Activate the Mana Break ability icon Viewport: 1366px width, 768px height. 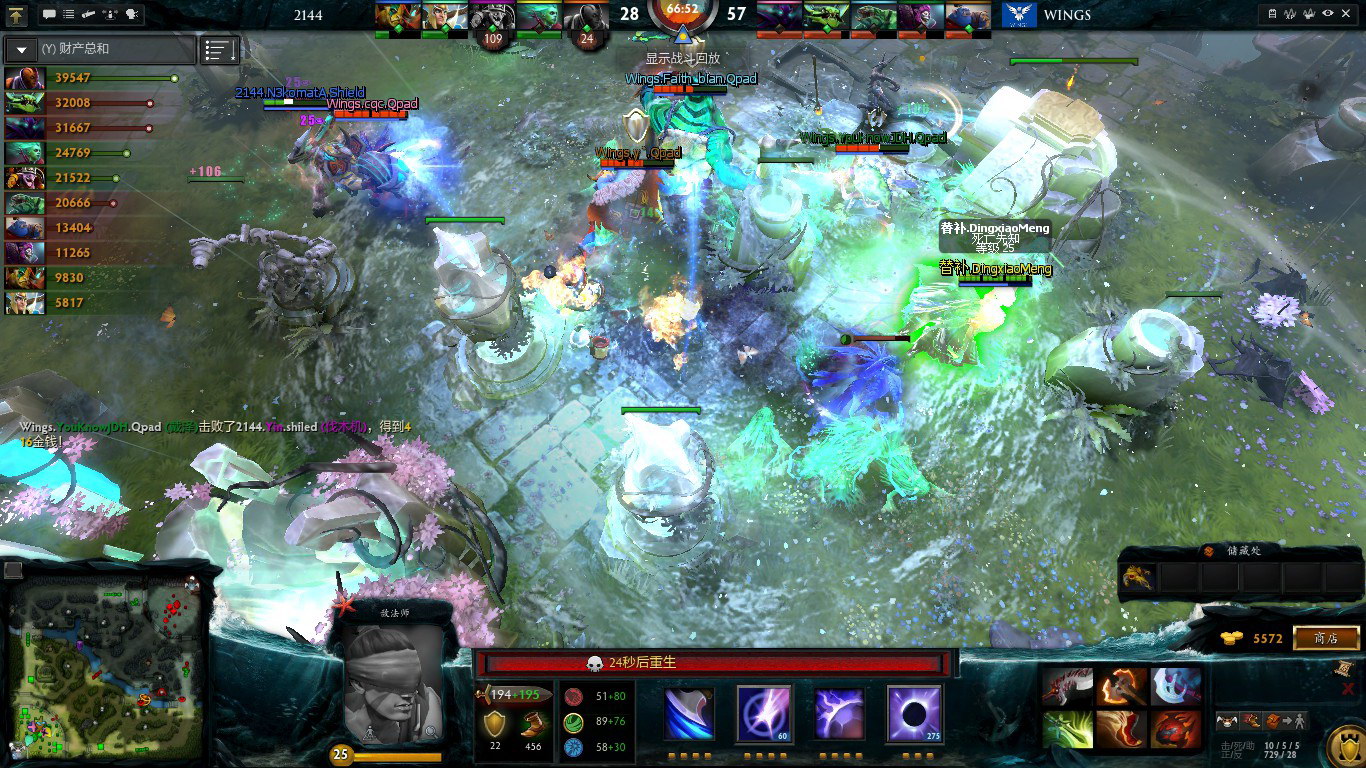pos(691,714)
